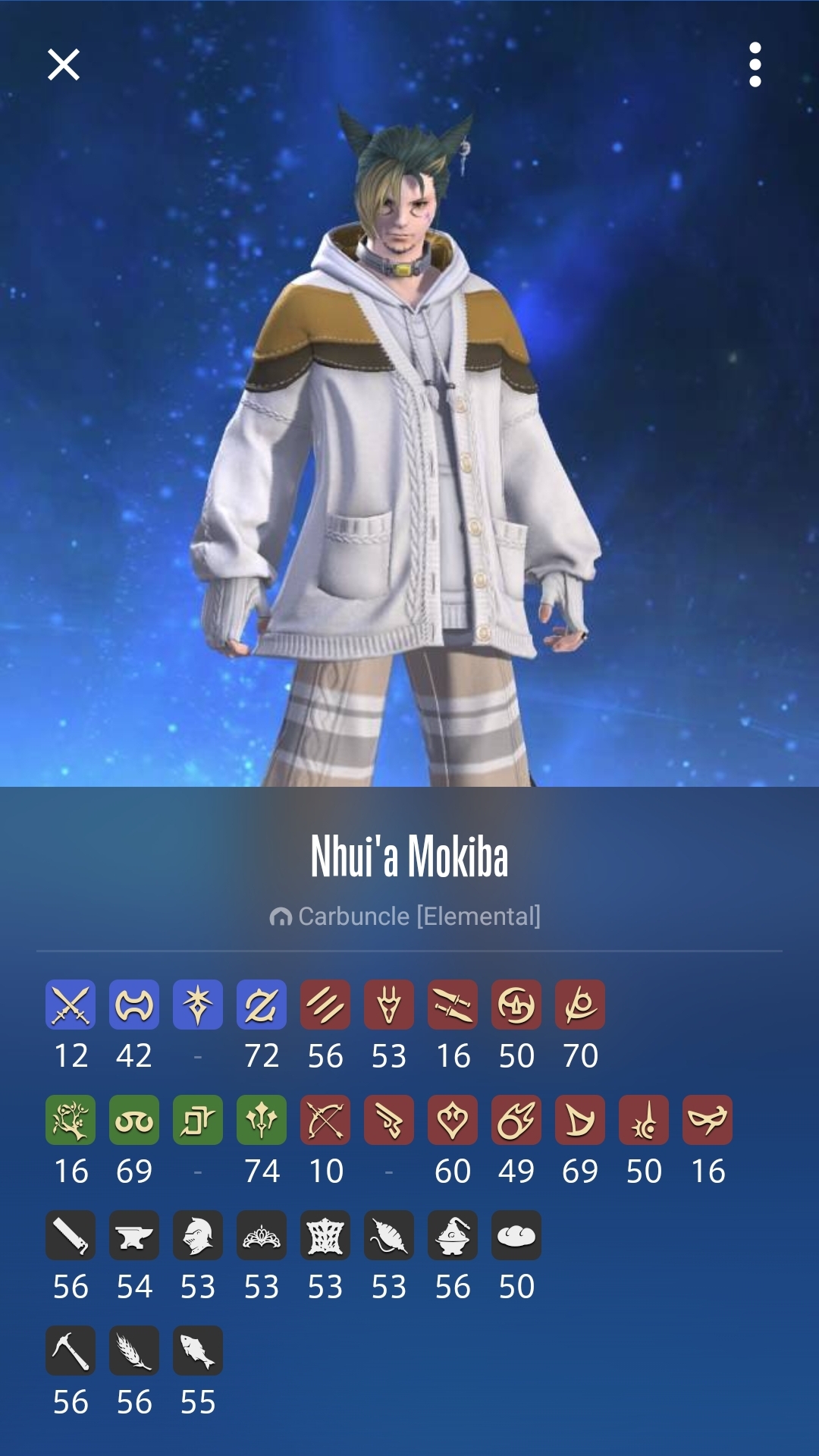Close the character profile screen
The height and width of the screenshot is (1456, 819).
(x=64, y=64)
